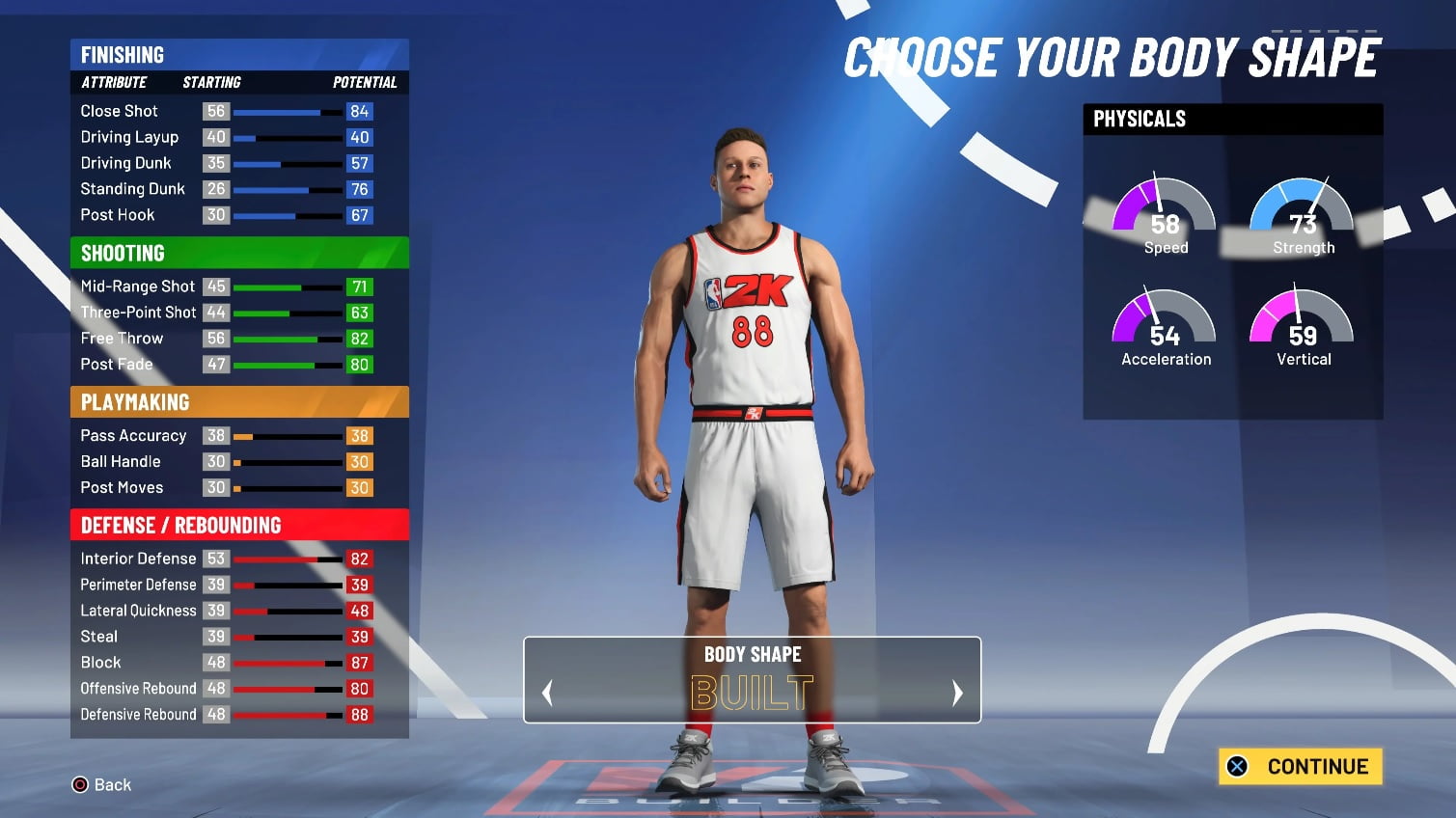Viewport: 1456px width, 818px height.
Task: Click the Close Shot starting value box
Action: point(215,111)
